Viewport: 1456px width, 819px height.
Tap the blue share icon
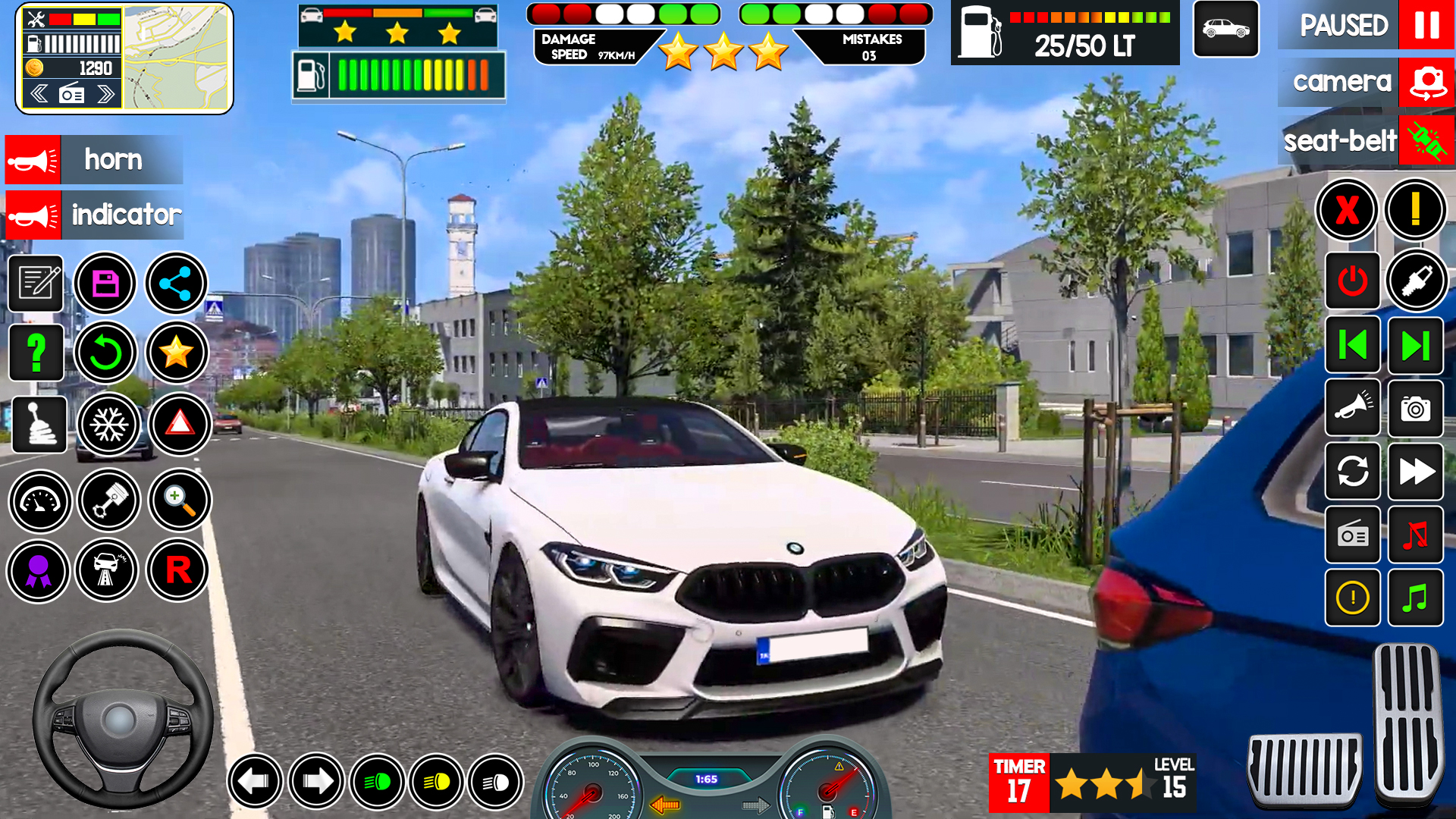pyautogui.click(x=176, y=284)
